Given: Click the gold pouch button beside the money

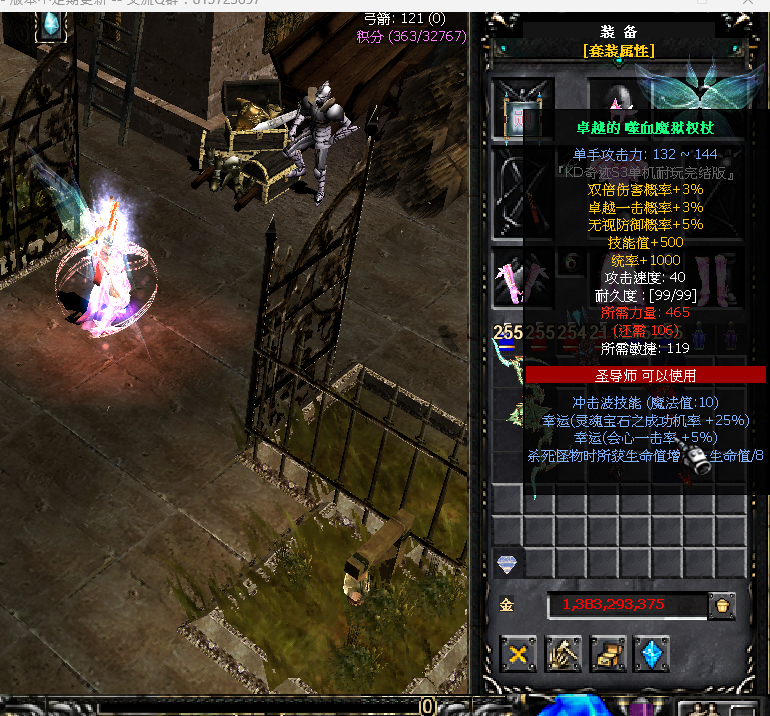Looking at the screenshot, I should tap(721, 605).
